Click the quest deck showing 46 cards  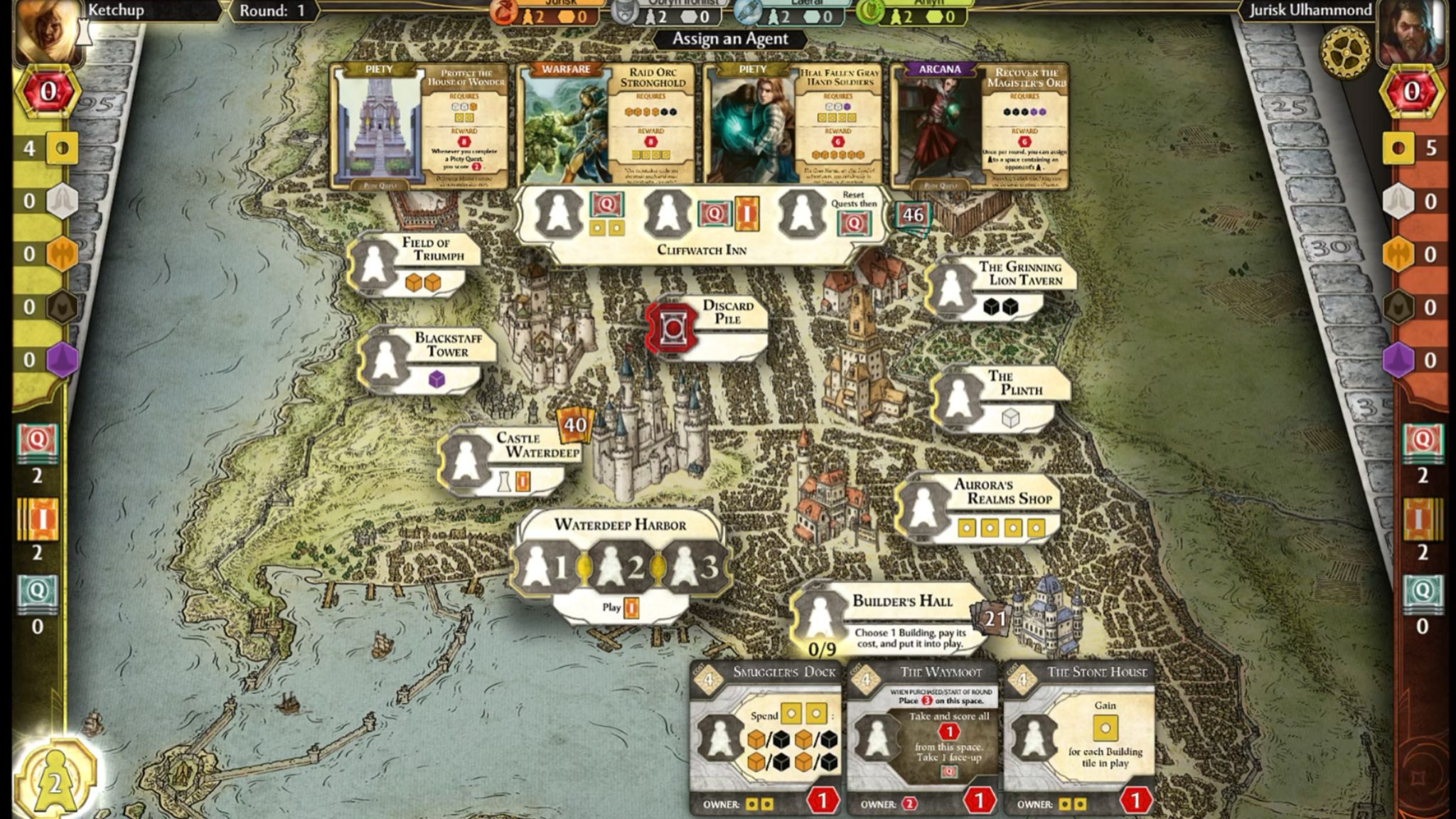[x=912, y=214]
